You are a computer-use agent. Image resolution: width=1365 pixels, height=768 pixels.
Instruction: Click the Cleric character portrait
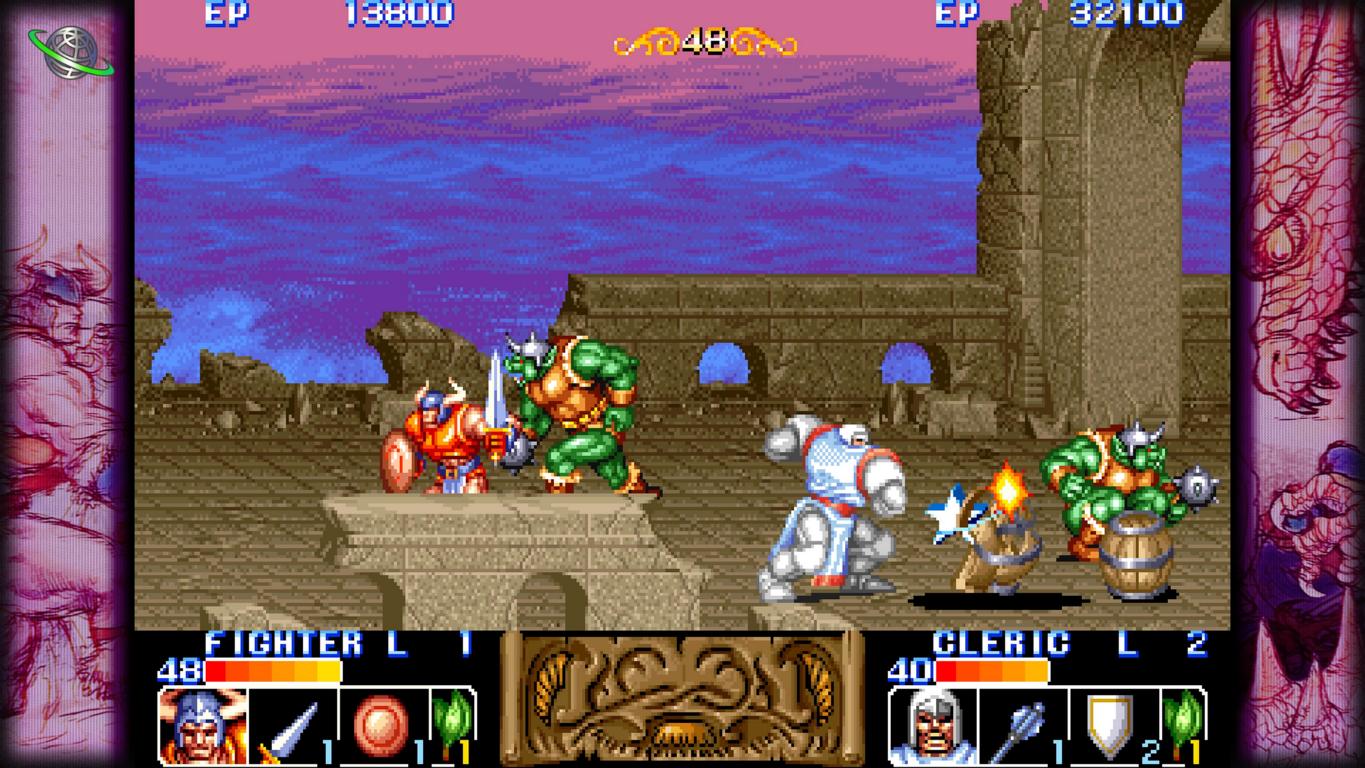coord(933,725)
